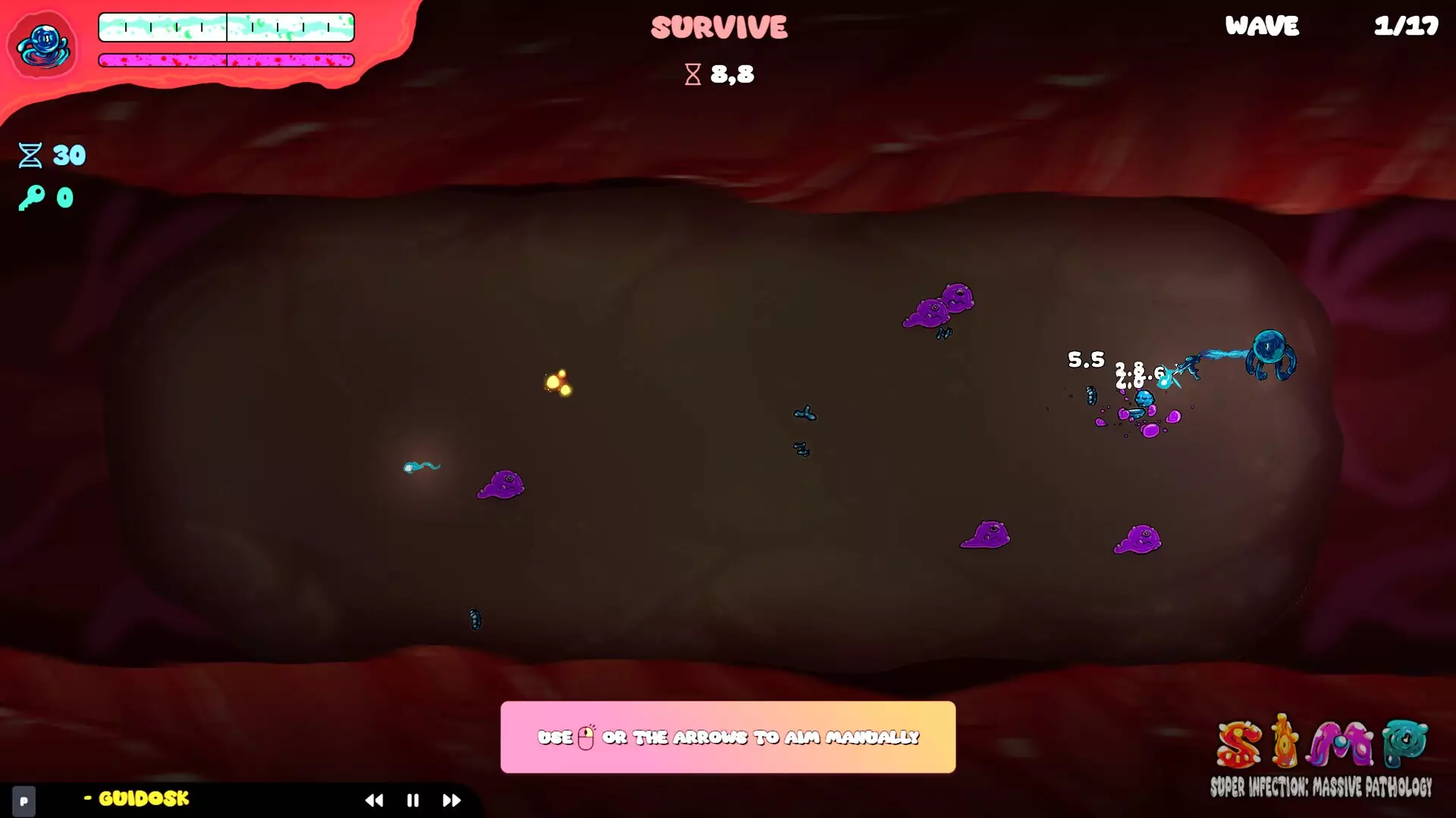Click the white health bar at the top

[x=225, y=27]
